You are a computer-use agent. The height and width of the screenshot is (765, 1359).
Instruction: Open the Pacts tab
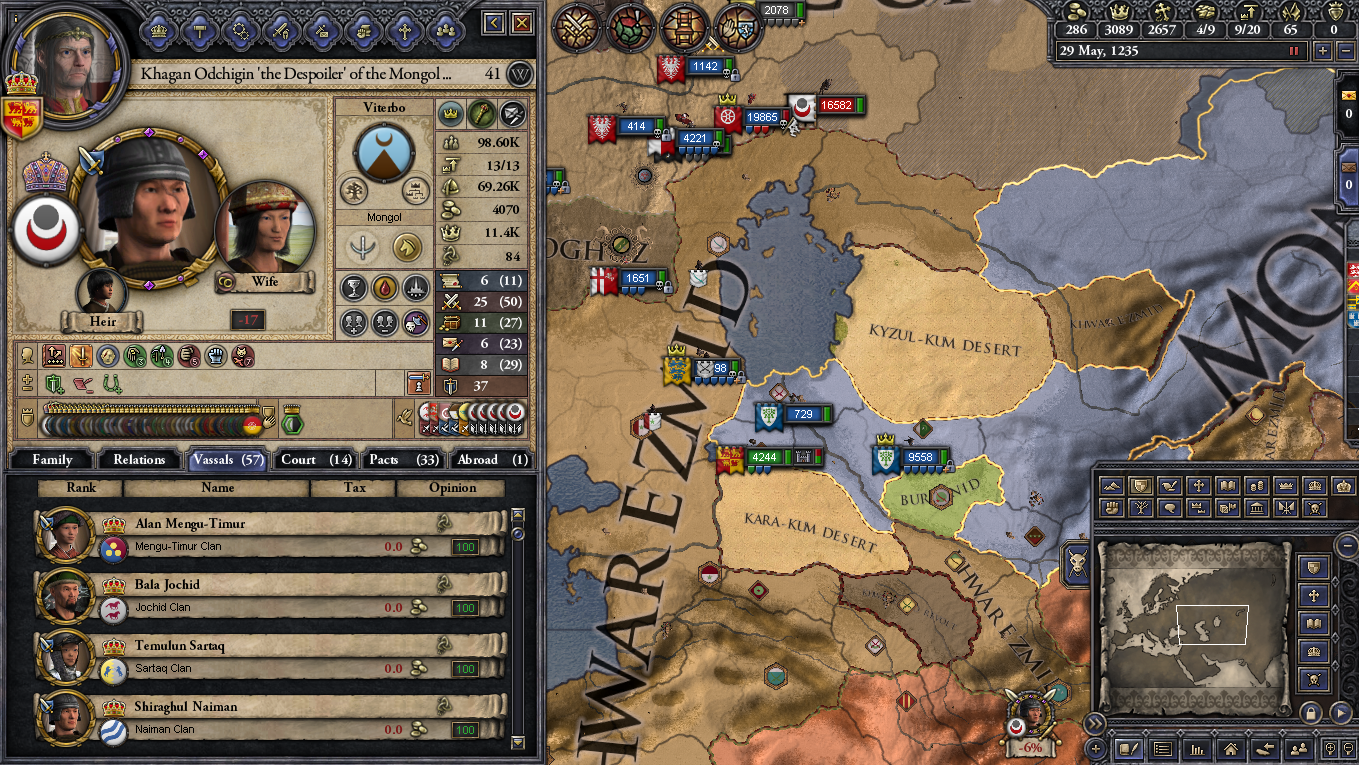point(402,459)
